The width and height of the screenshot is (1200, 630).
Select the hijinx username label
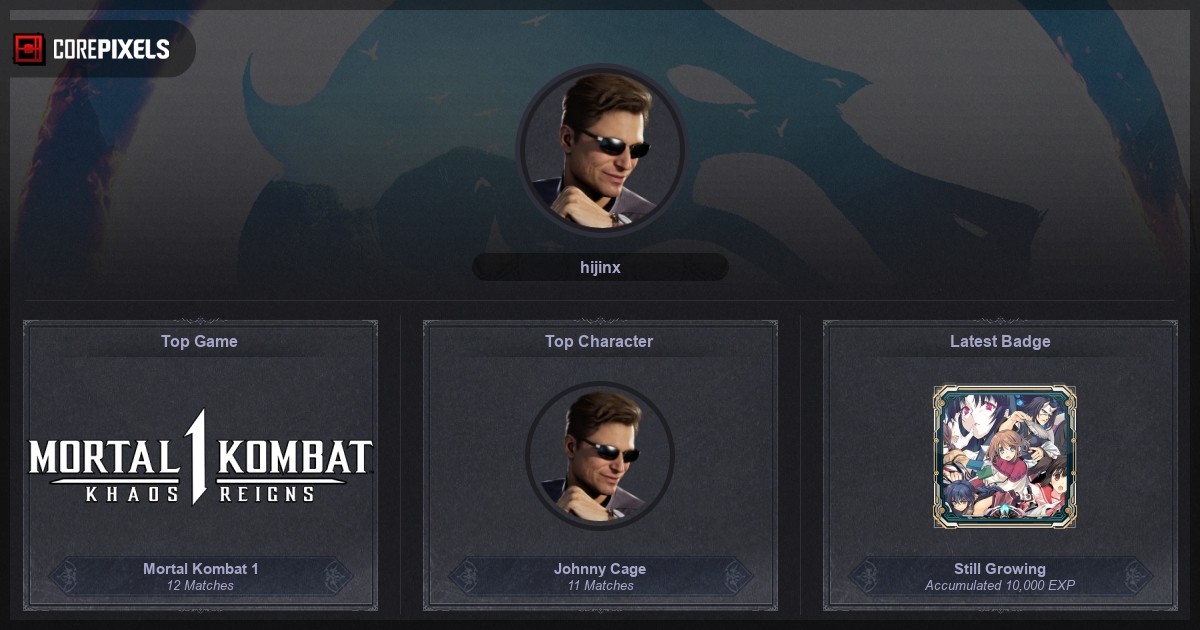(600, 267)
